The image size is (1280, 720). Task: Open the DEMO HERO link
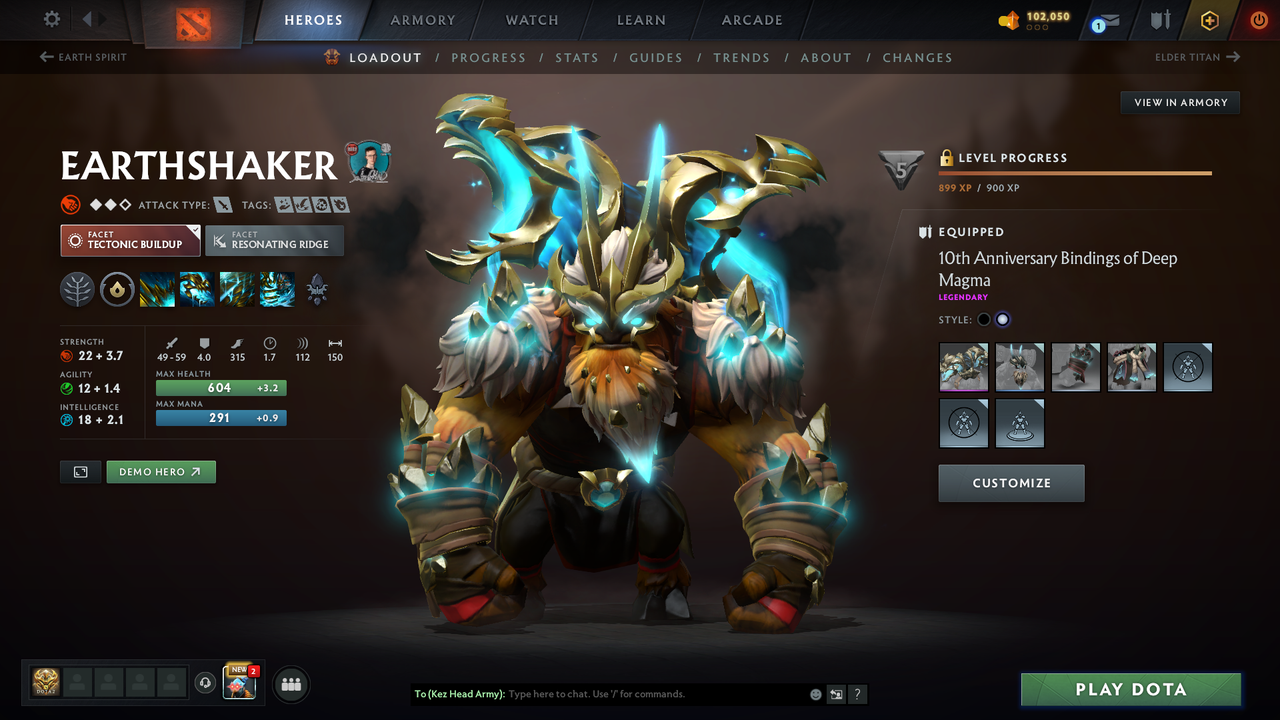[160, 471]
